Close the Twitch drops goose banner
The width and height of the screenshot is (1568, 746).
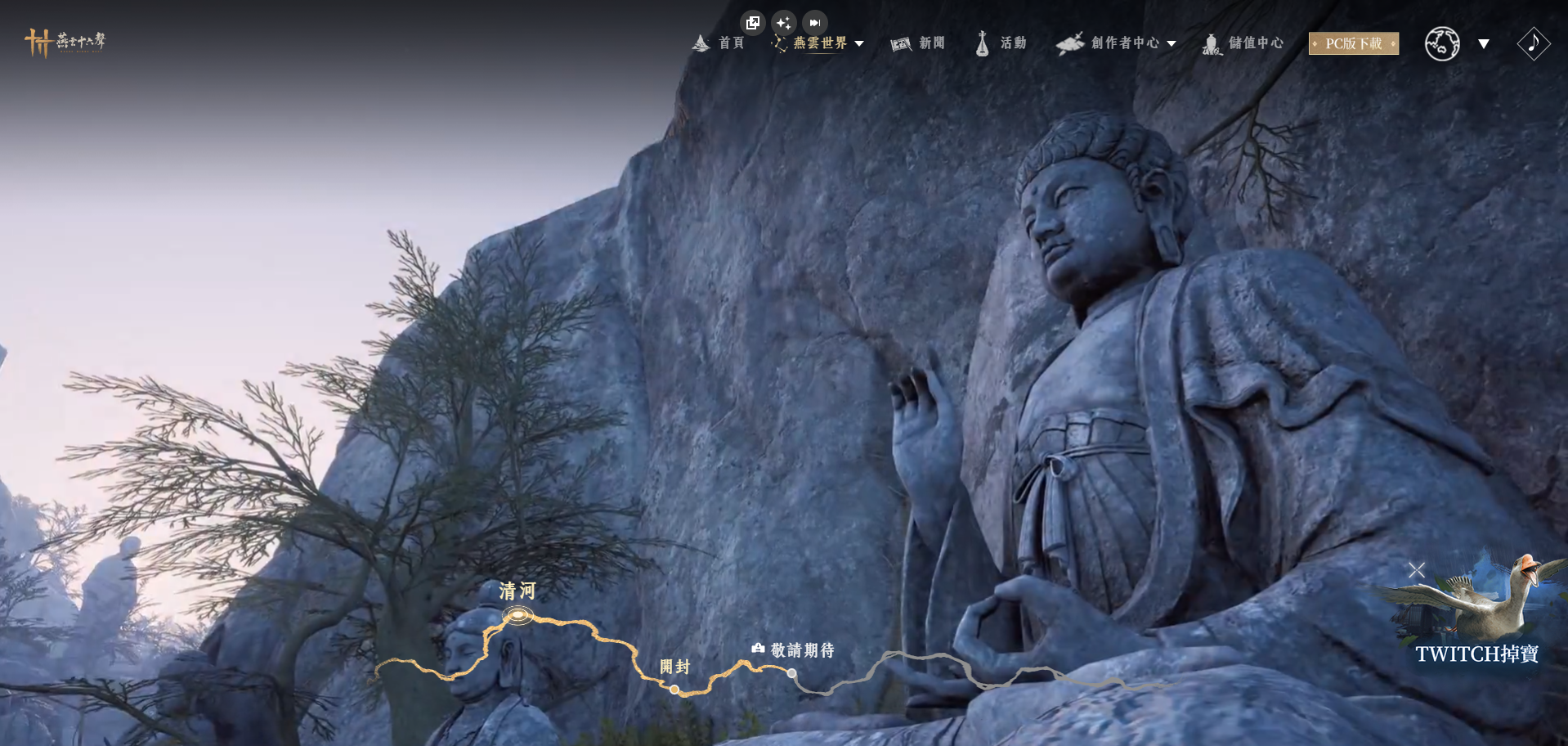click(x=1417, y=570)
